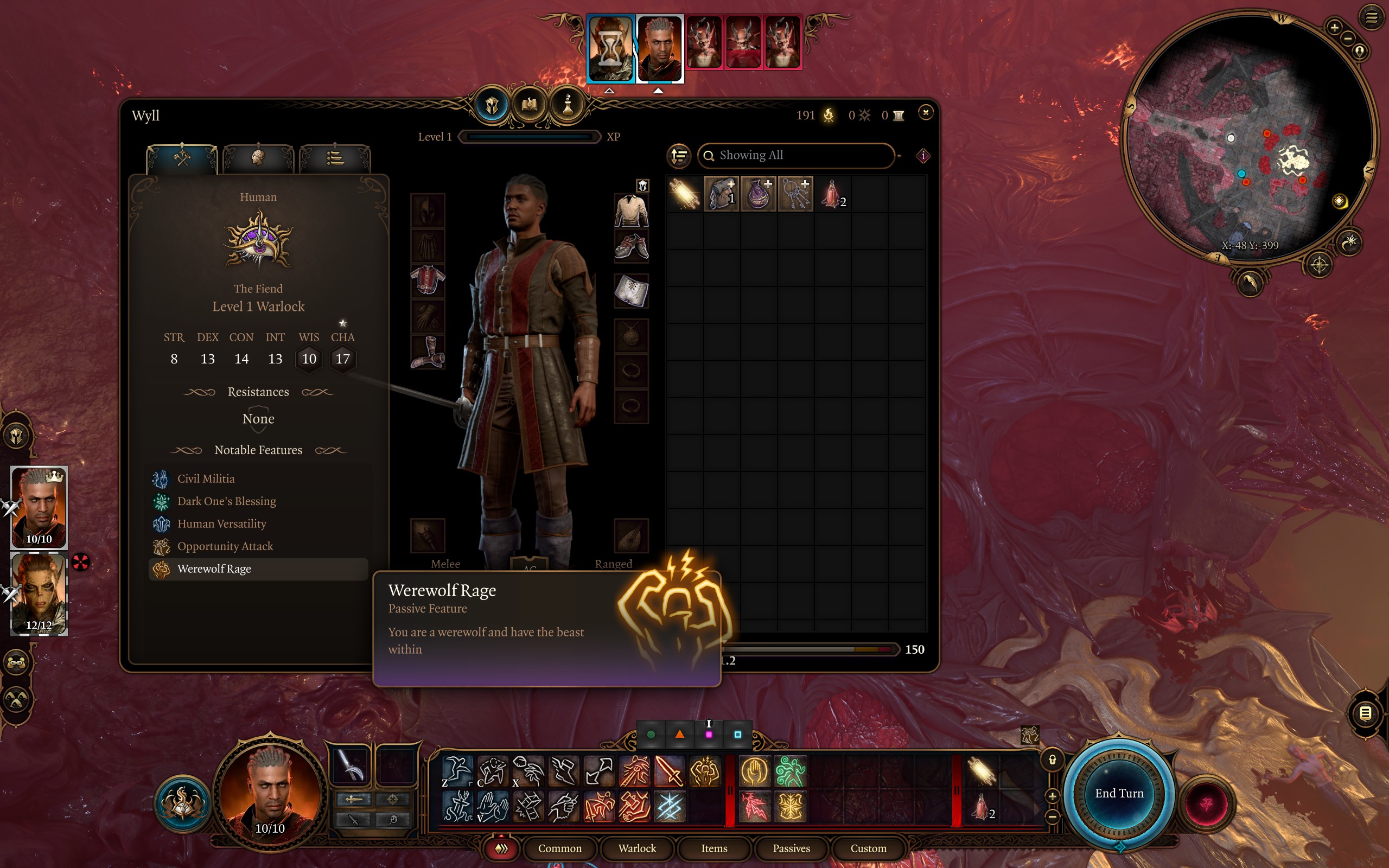Select the Items hotbar tab
This screenshot has height=868, width=1389.
click(714, 848)
